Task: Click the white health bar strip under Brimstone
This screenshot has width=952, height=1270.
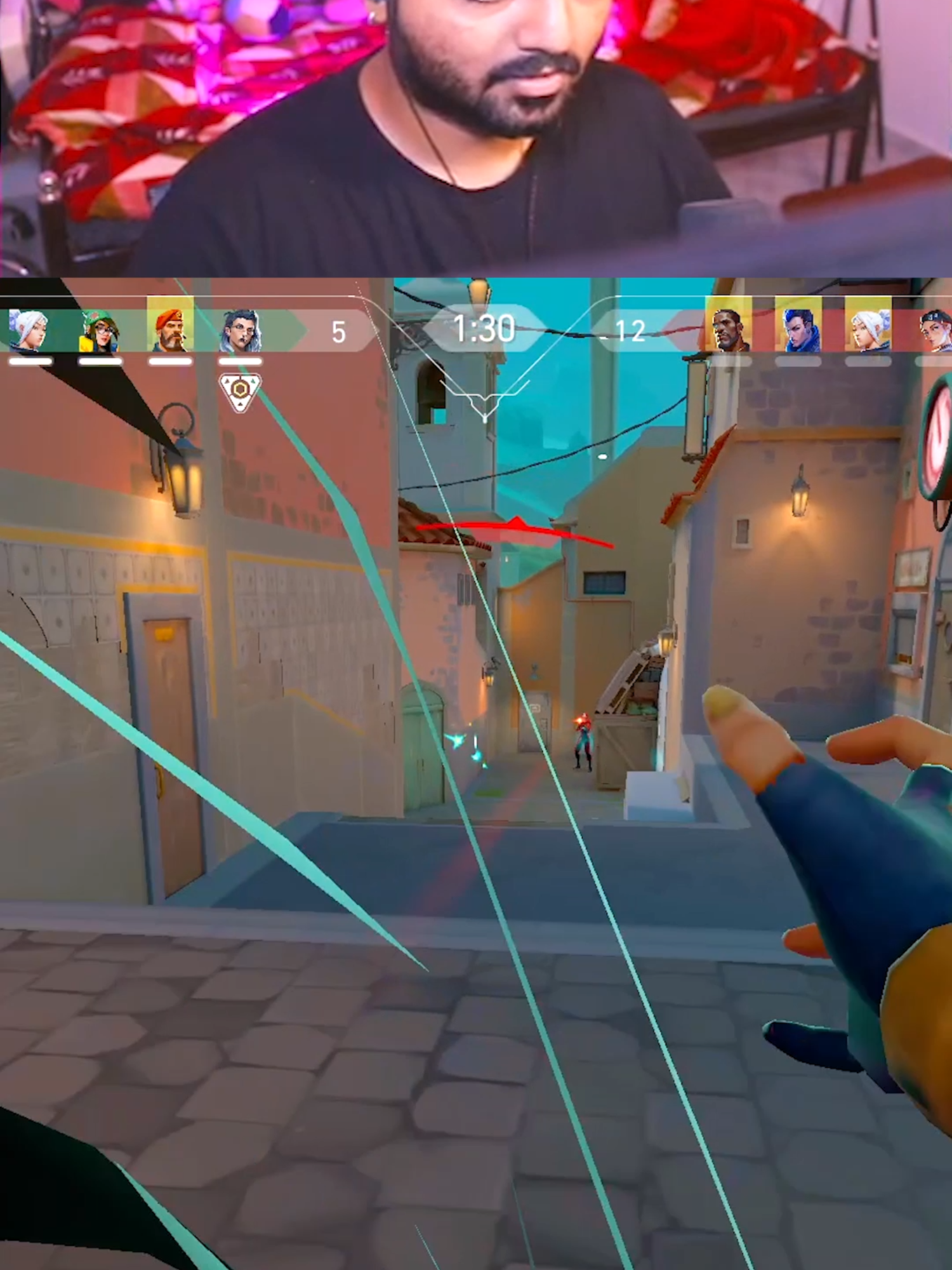Action: pos(171,361)
